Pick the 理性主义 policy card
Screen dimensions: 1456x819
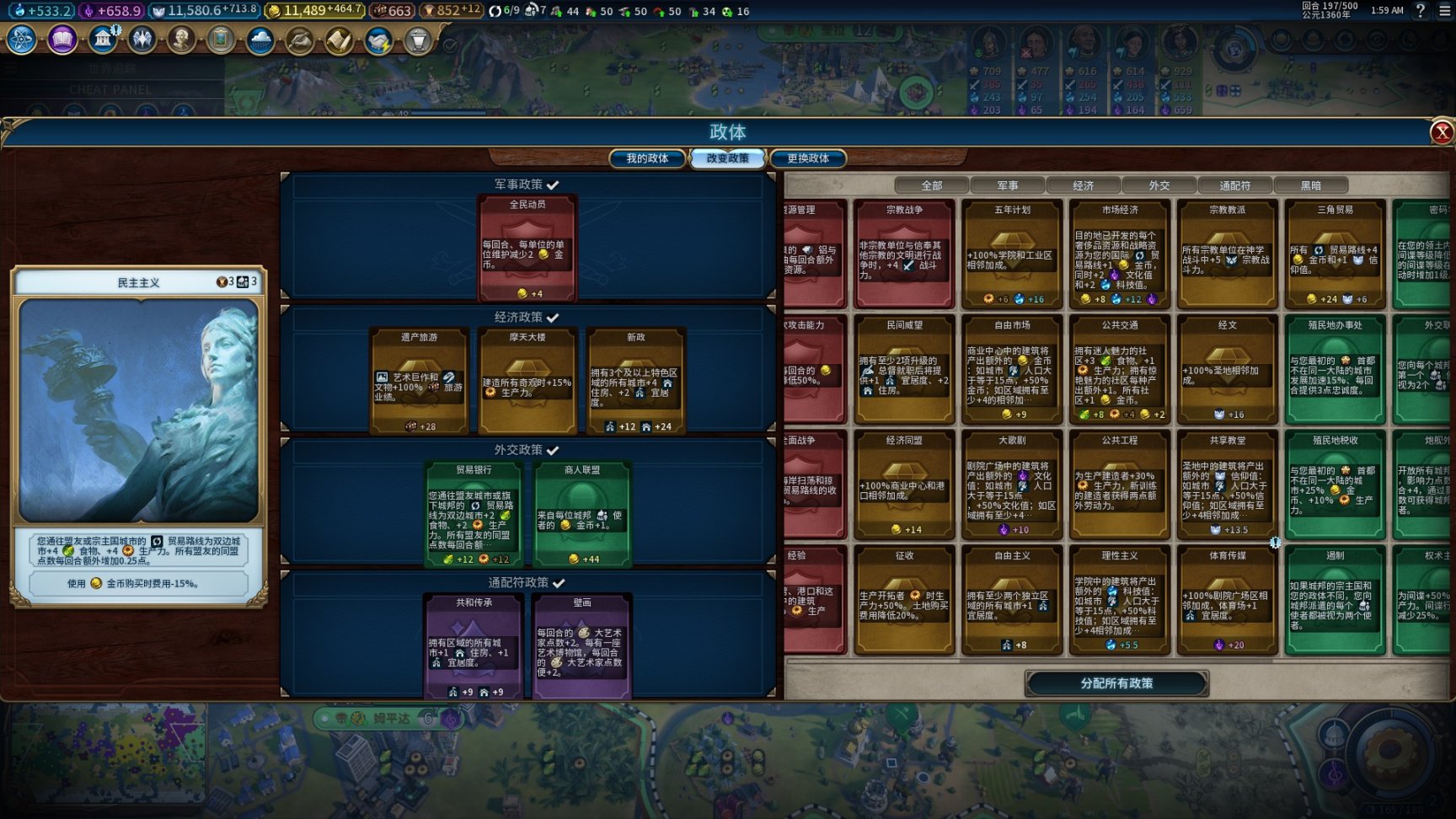[1120, 600]
